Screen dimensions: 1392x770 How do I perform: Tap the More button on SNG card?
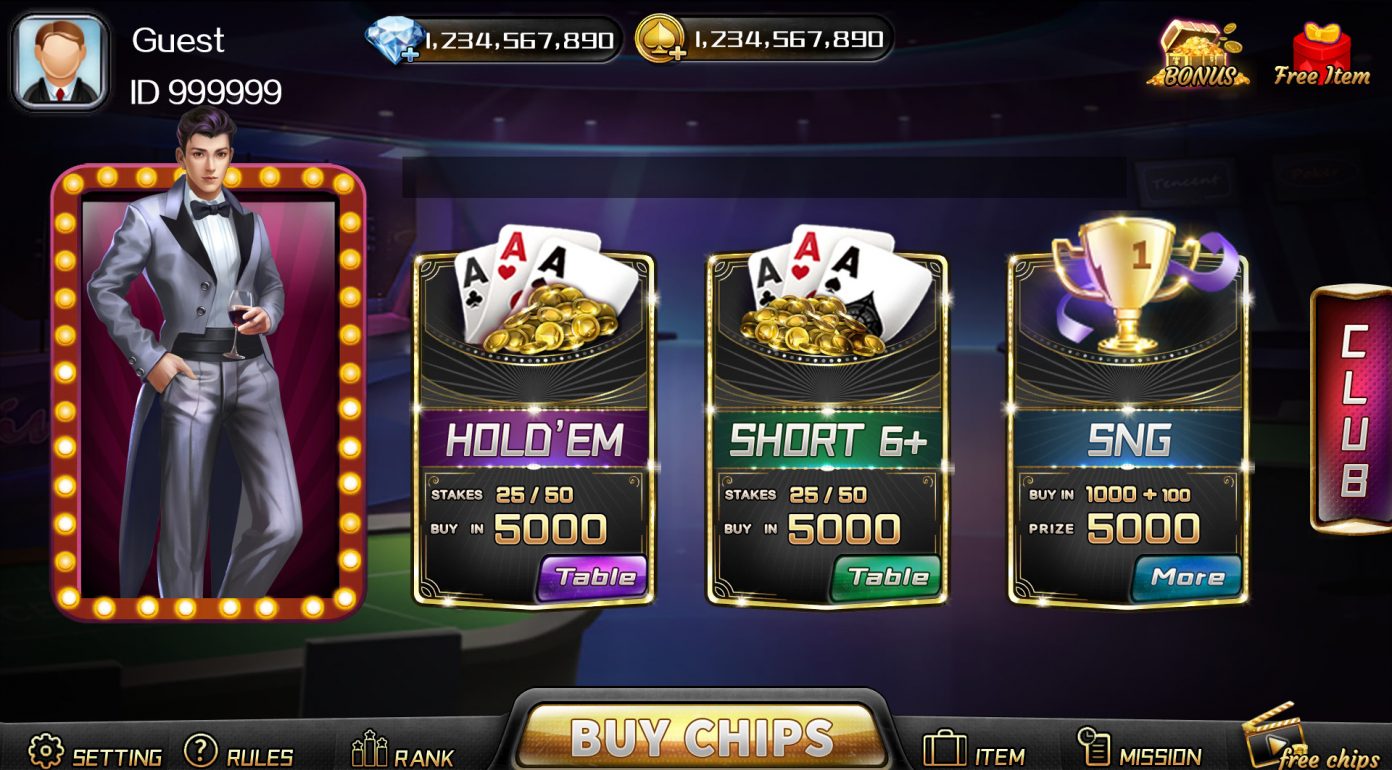[x=1187, y=577]
